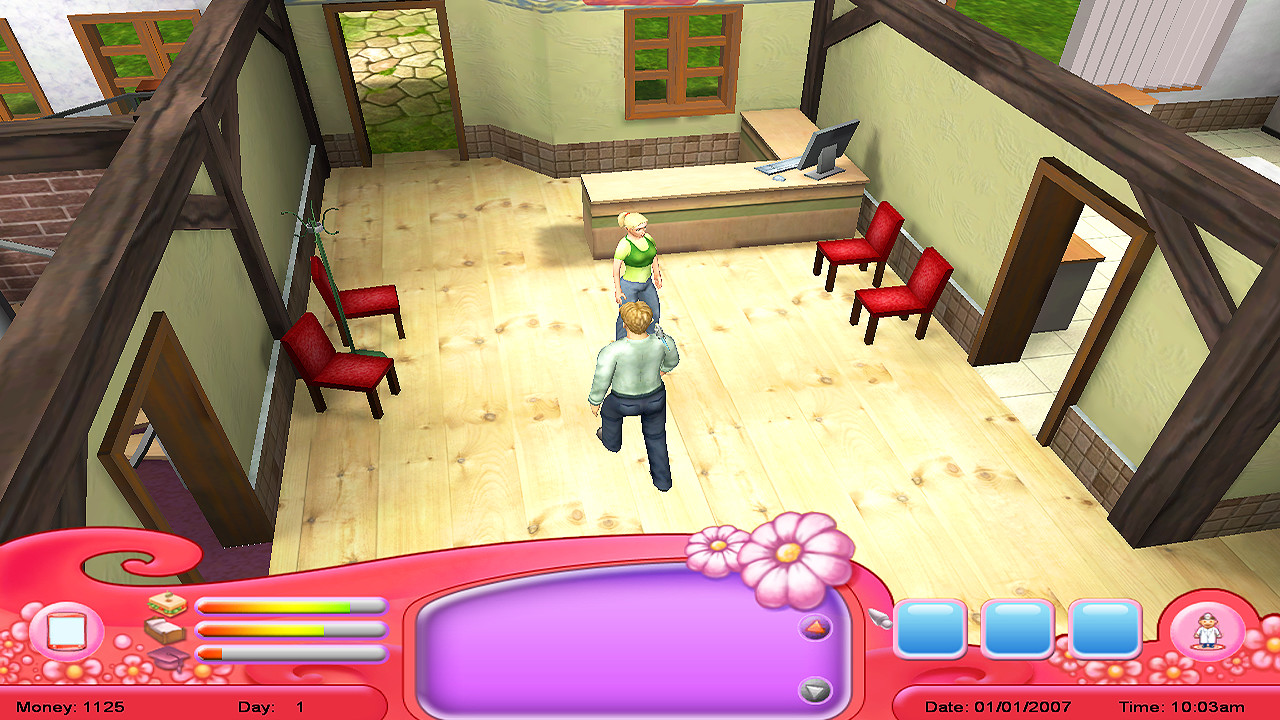Click the green hunger status bar
The width and height of the screenshot is (1280, 720).
click(290, 606)
